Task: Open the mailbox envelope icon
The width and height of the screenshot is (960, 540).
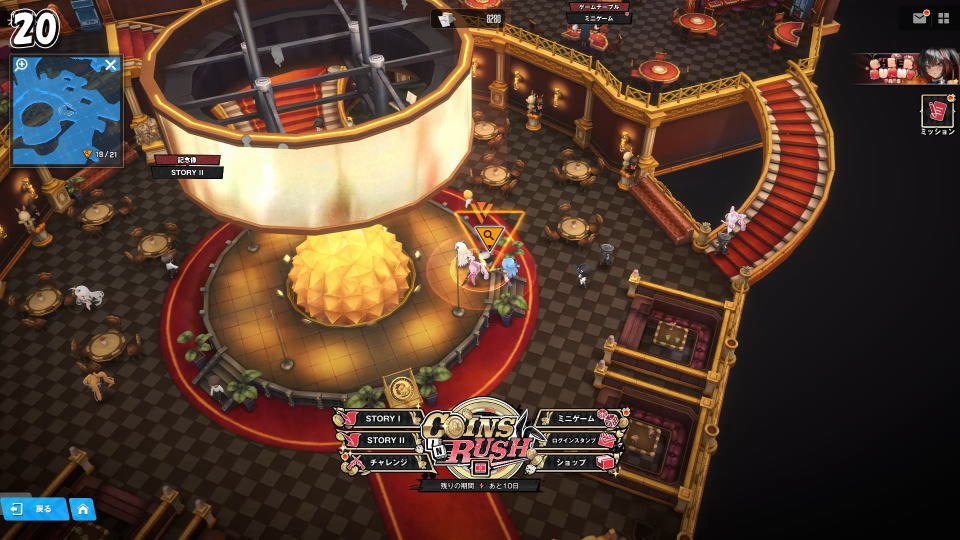Action: (x=919, y=18)
